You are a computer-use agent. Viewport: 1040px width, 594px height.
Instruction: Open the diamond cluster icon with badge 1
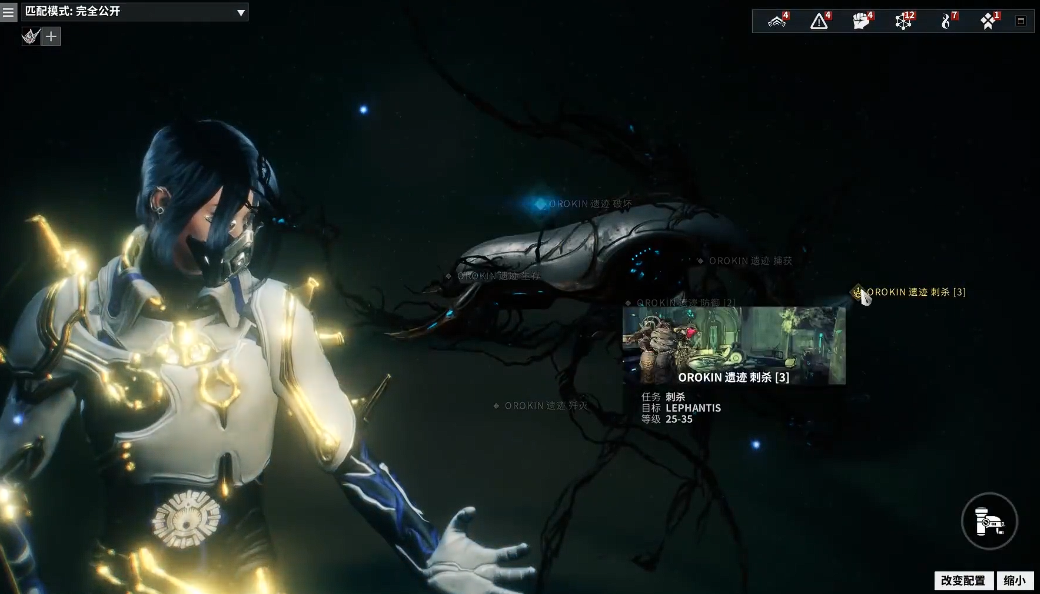tap(988, 21)
